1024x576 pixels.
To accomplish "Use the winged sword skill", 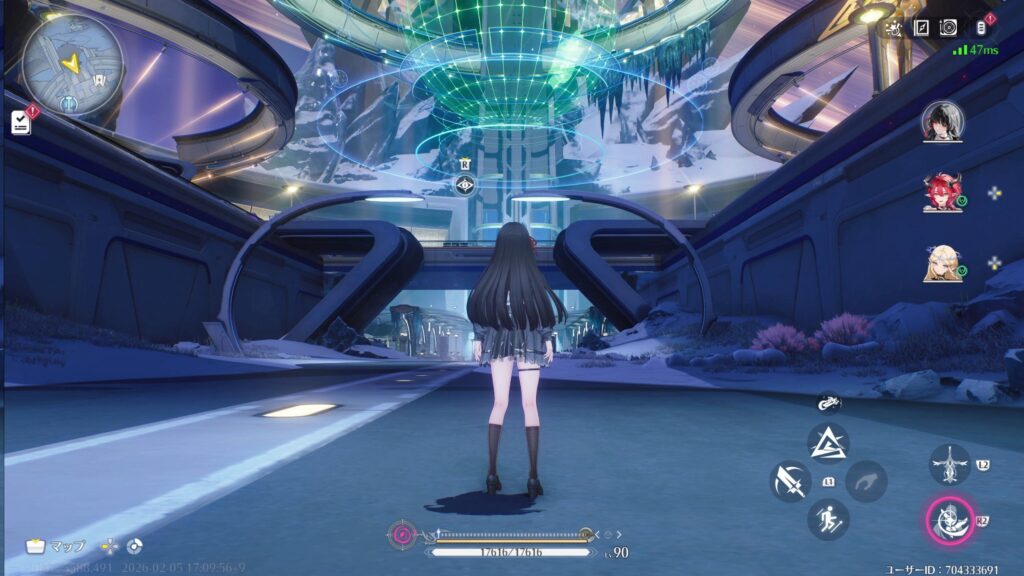I will click(949, 465).
